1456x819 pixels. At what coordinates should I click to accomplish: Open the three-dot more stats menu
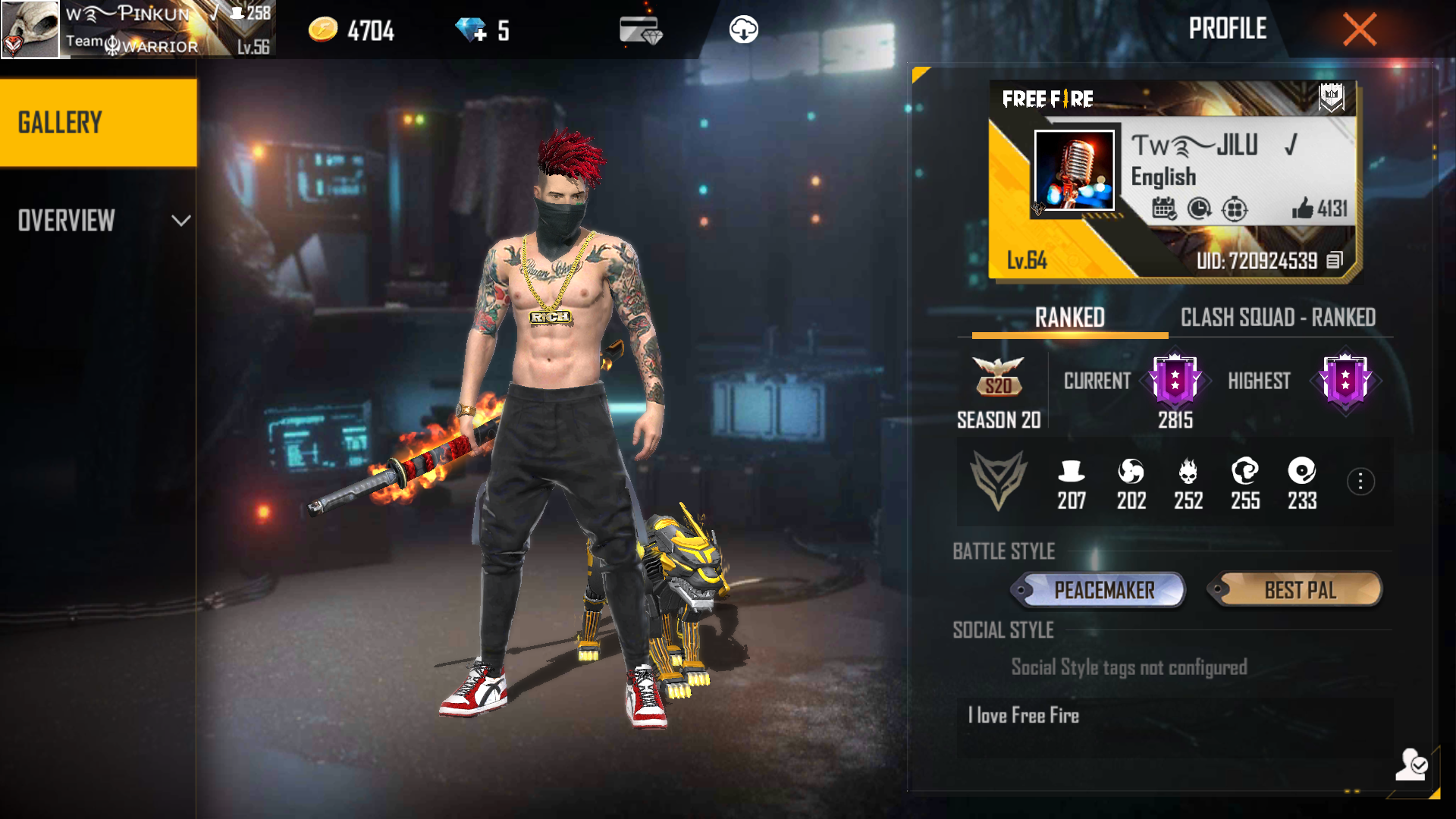[1360, 482]
